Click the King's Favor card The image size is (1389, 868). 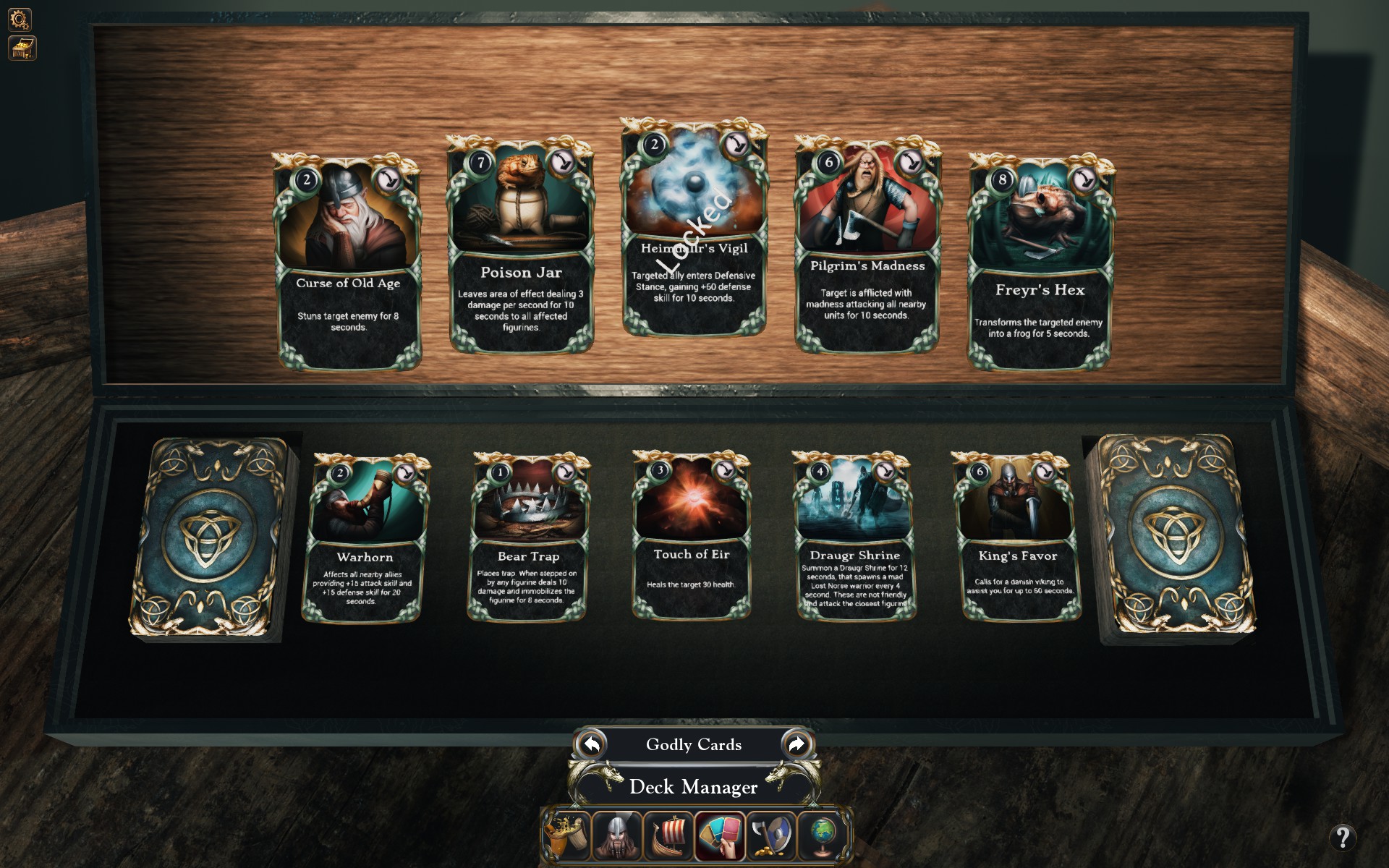tap(1018, 537)
